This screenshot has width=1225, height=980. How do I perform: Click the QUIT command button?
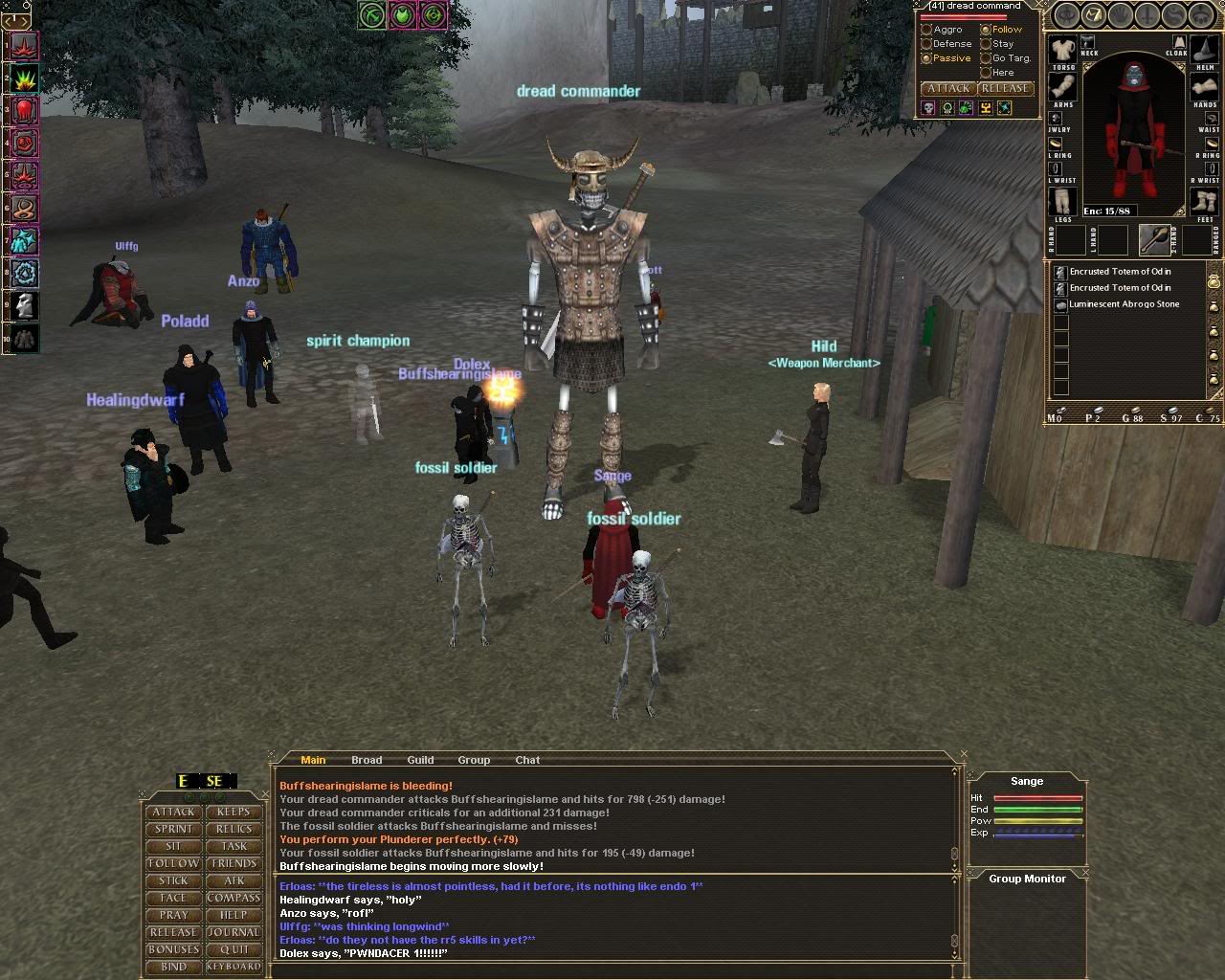[234, 949]
